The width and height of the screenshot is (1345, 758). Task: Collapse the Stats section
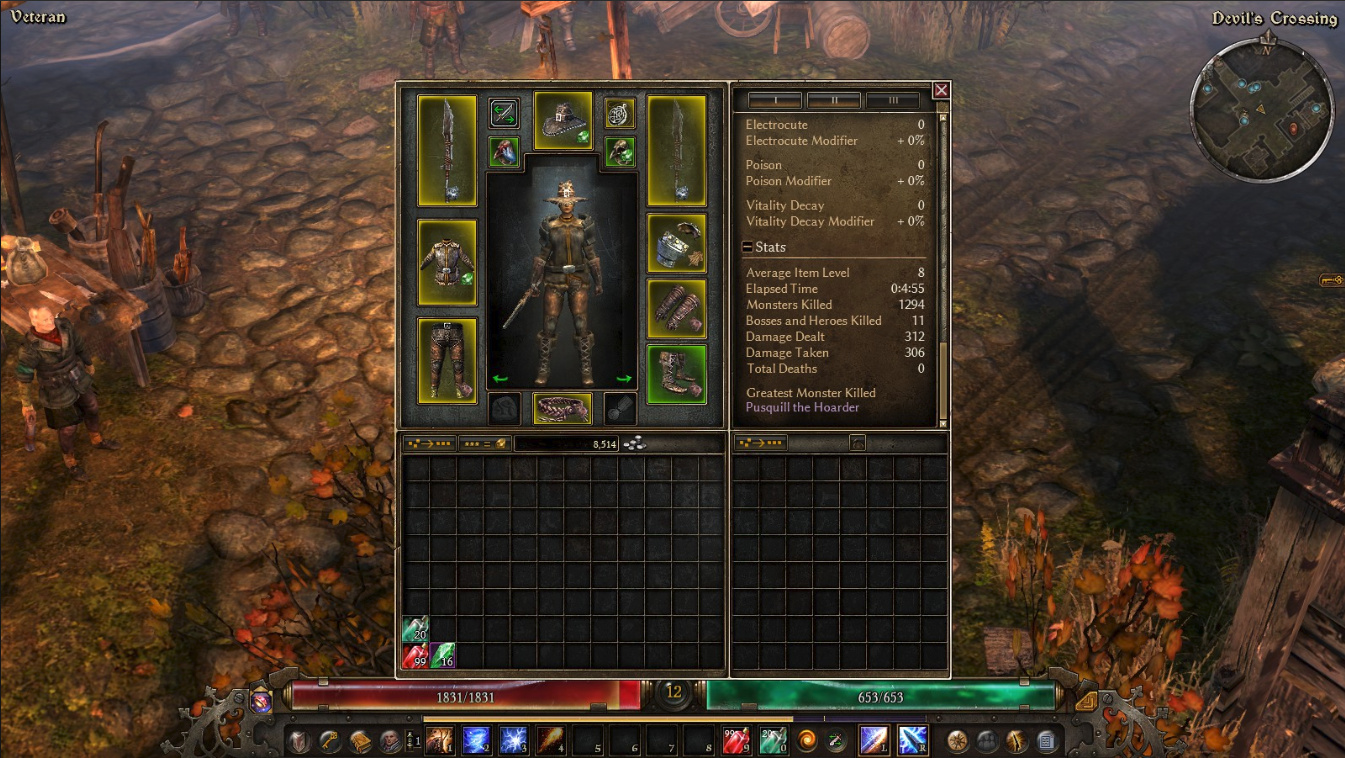tap(748, 248)
